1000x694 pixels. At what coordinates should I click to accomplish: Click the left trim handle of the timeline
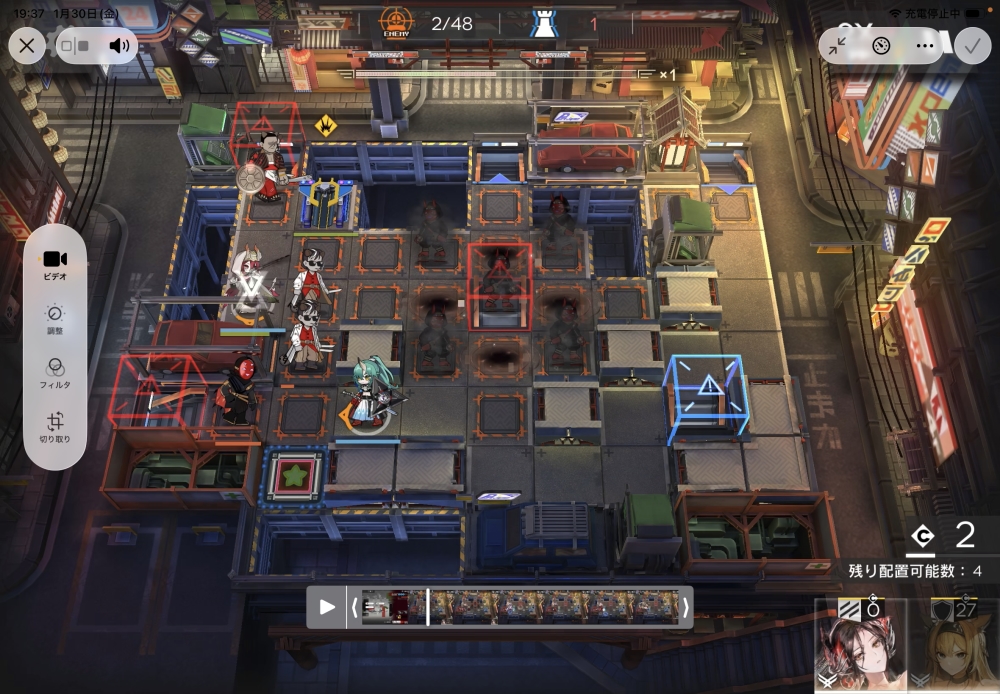coord(353,607)
